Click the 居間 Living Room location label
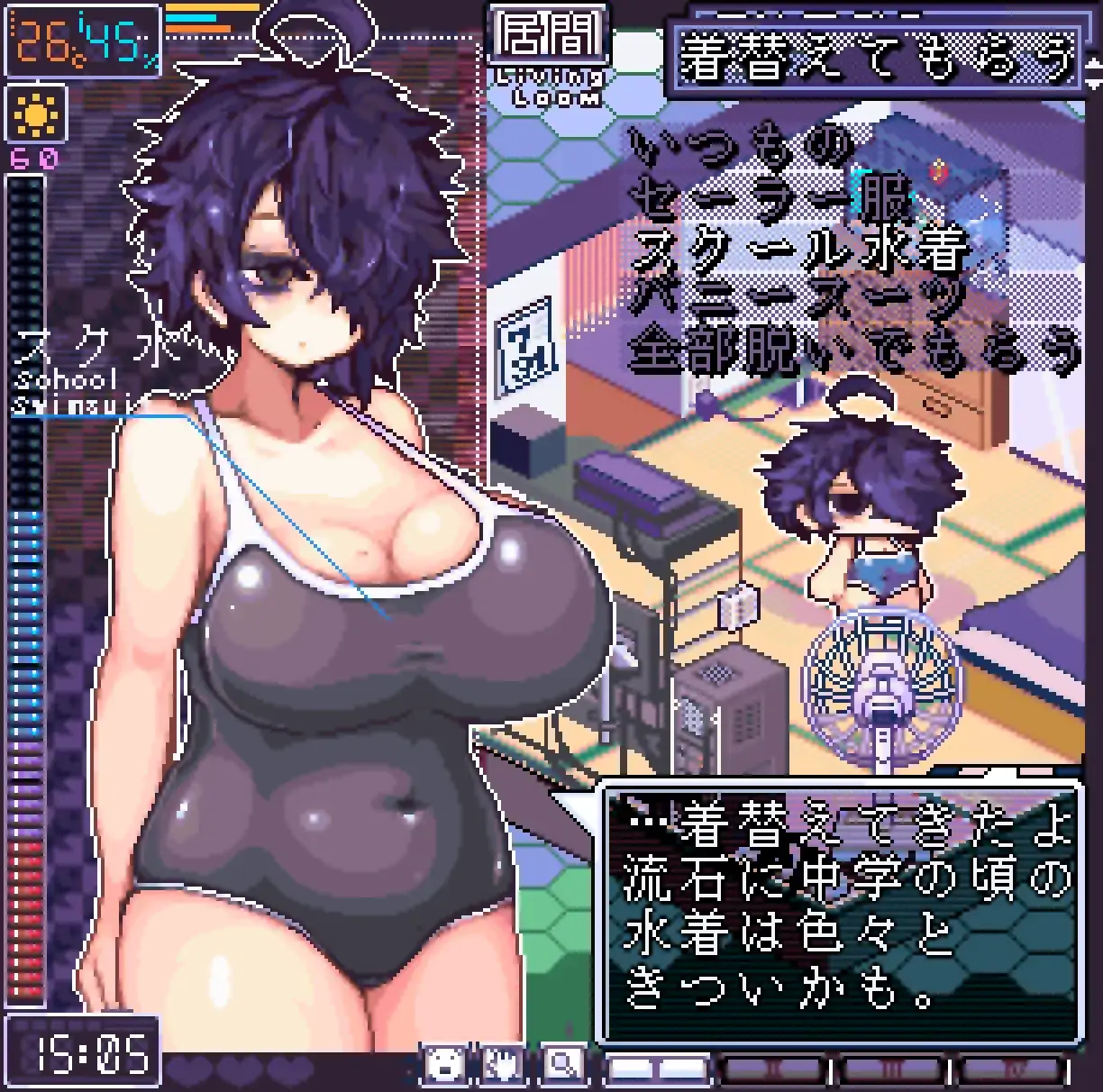Viewport: 1103px width, 1092px height. point(549,54)
